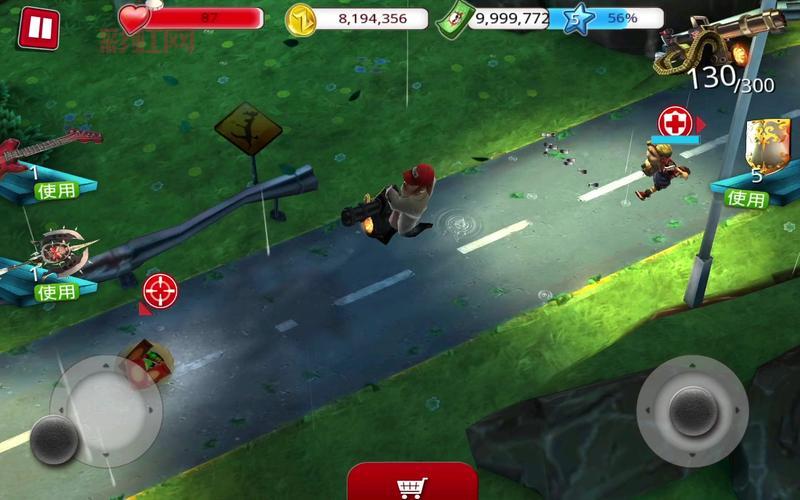Tap the right fire joystick

tap(691, 409)
